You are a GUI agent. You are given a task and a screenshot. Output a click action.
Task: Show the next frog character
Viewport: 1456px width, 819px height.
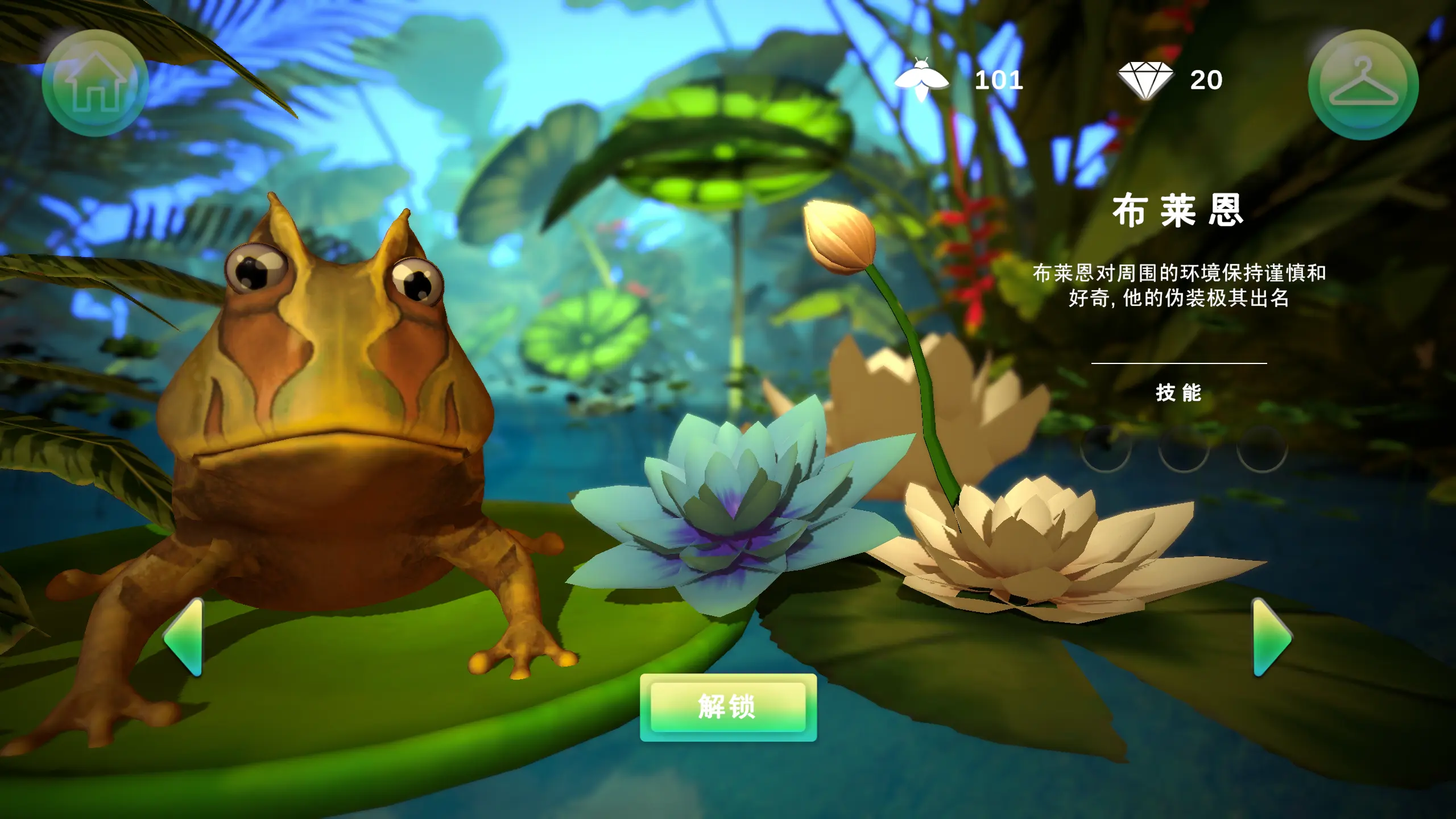click(1272, 637)
